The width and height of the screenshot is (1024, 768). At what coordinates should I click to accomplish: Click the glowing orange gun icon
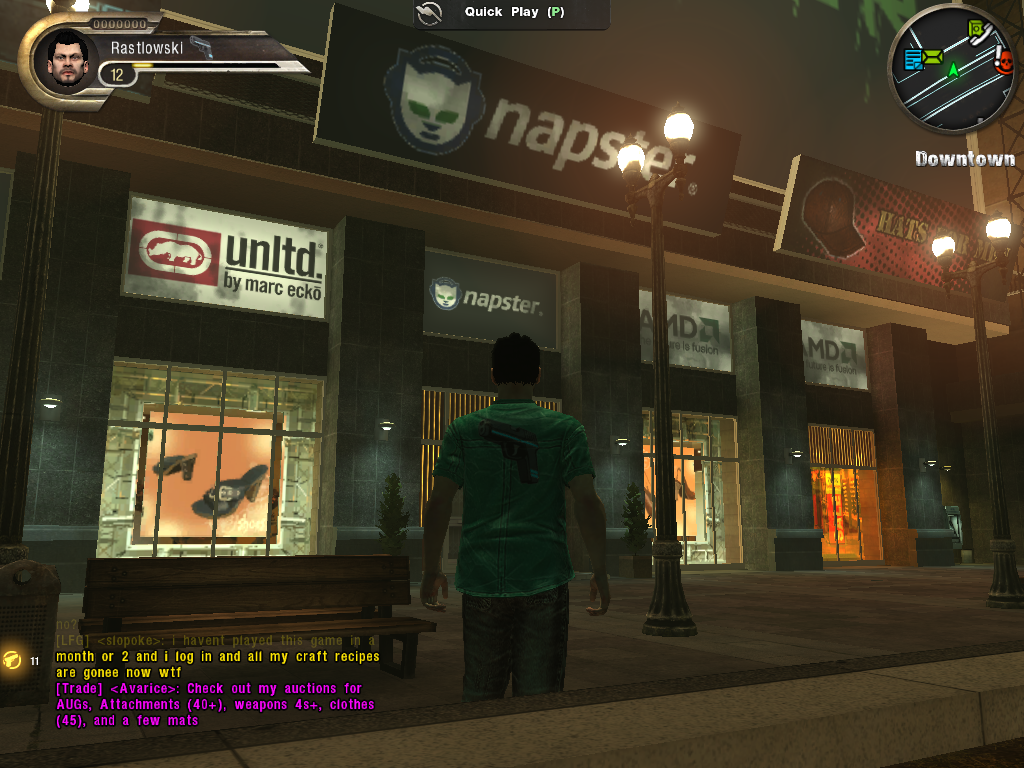tap(13, 660)
